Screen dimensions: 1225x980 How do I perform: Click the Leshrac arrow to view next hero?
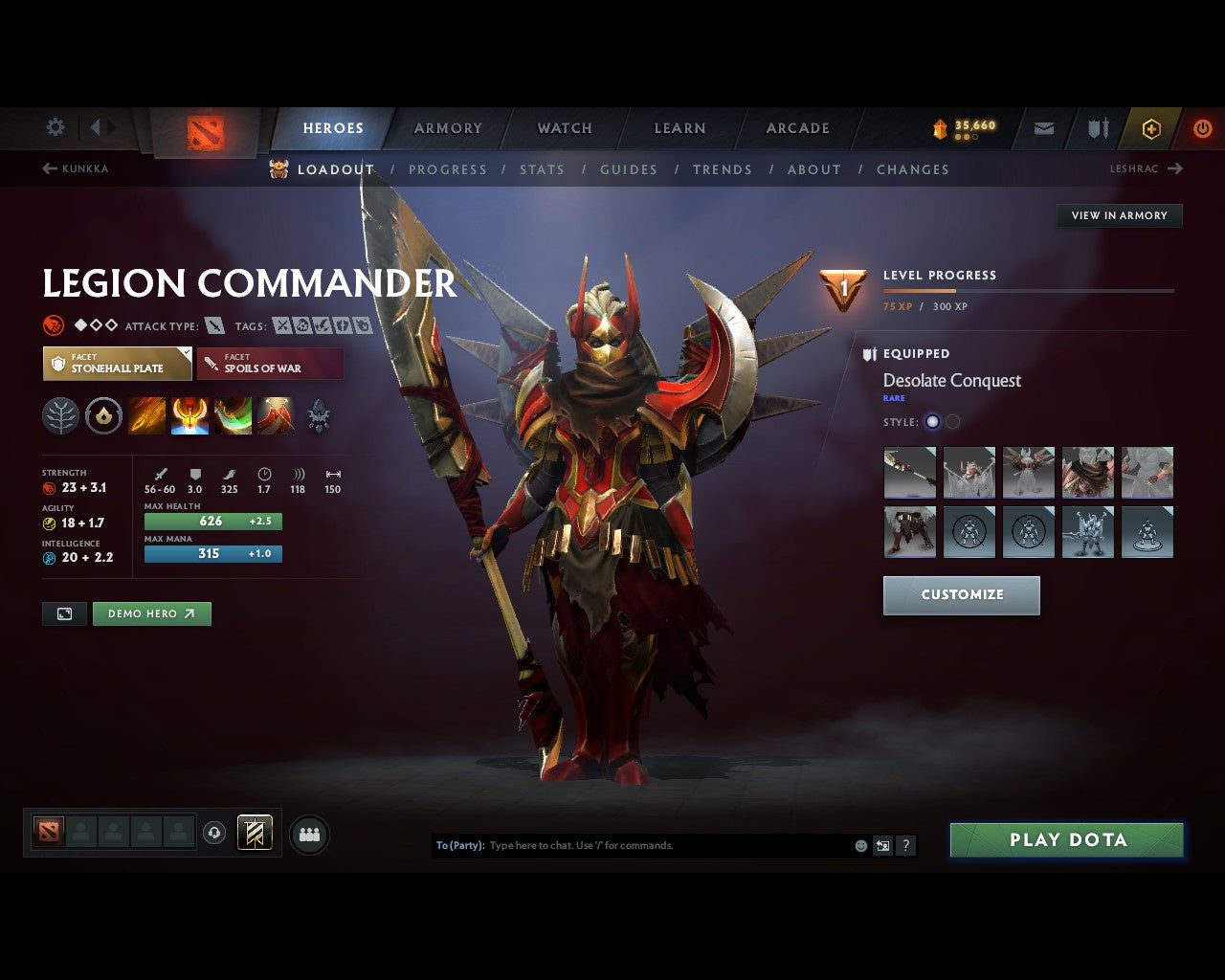coord(1174,168)
